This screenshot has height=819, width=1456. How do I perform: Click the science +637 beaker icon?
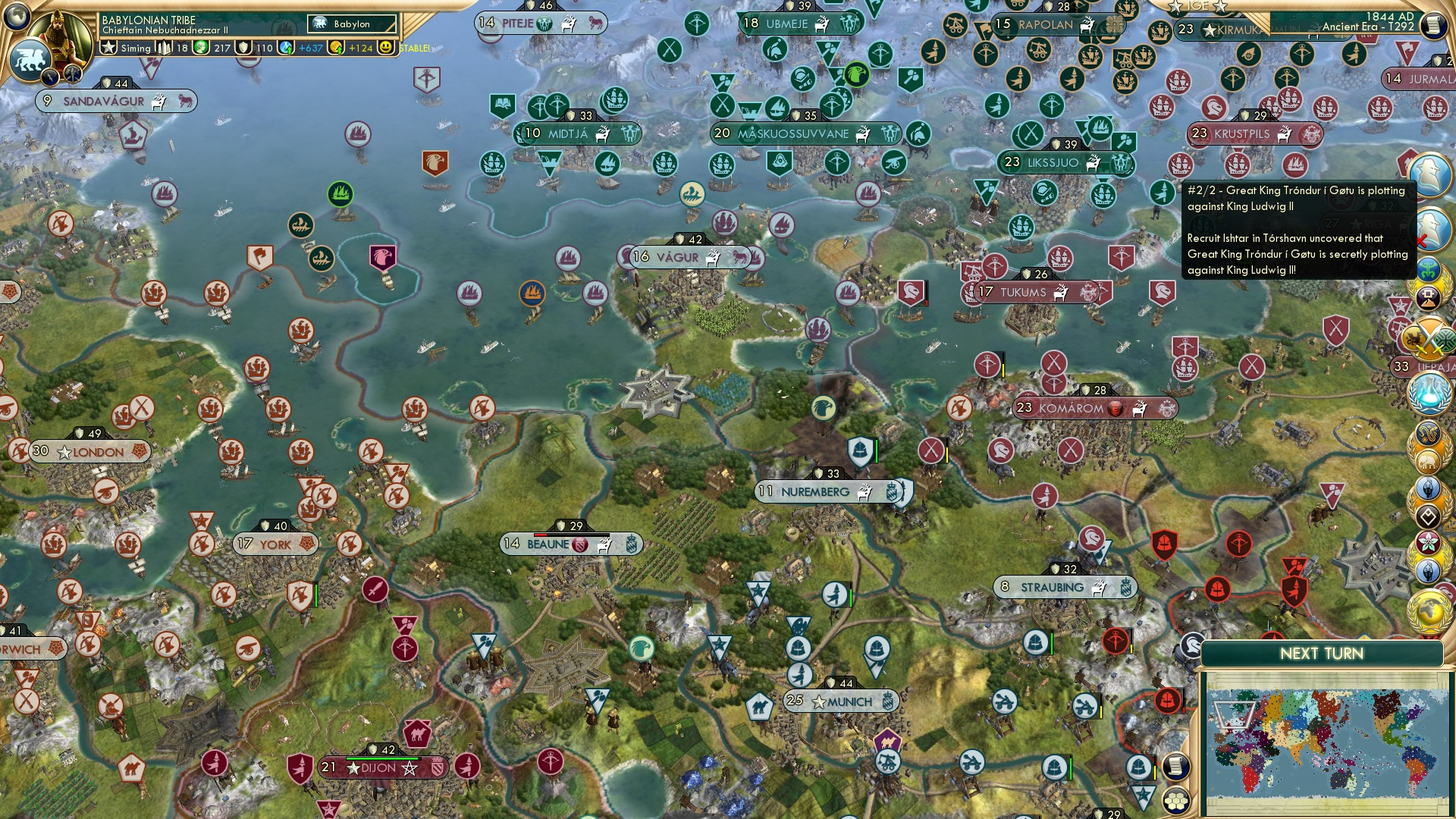pyautogui.click(x=287, y=47)
